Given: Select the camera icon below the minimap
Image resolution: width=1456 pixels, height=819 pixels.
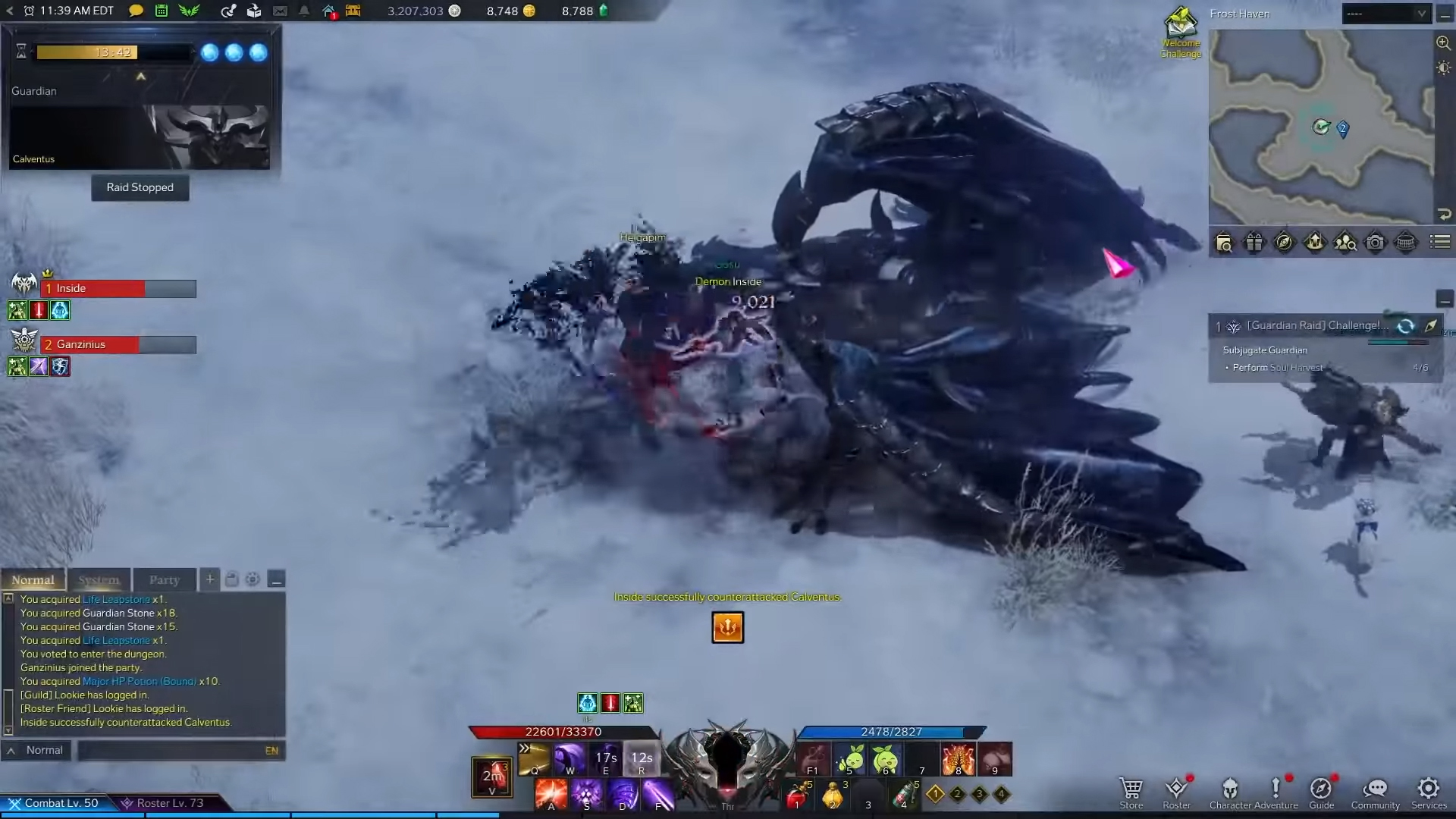Looking at the screenshot, I should click(1375, 243).
